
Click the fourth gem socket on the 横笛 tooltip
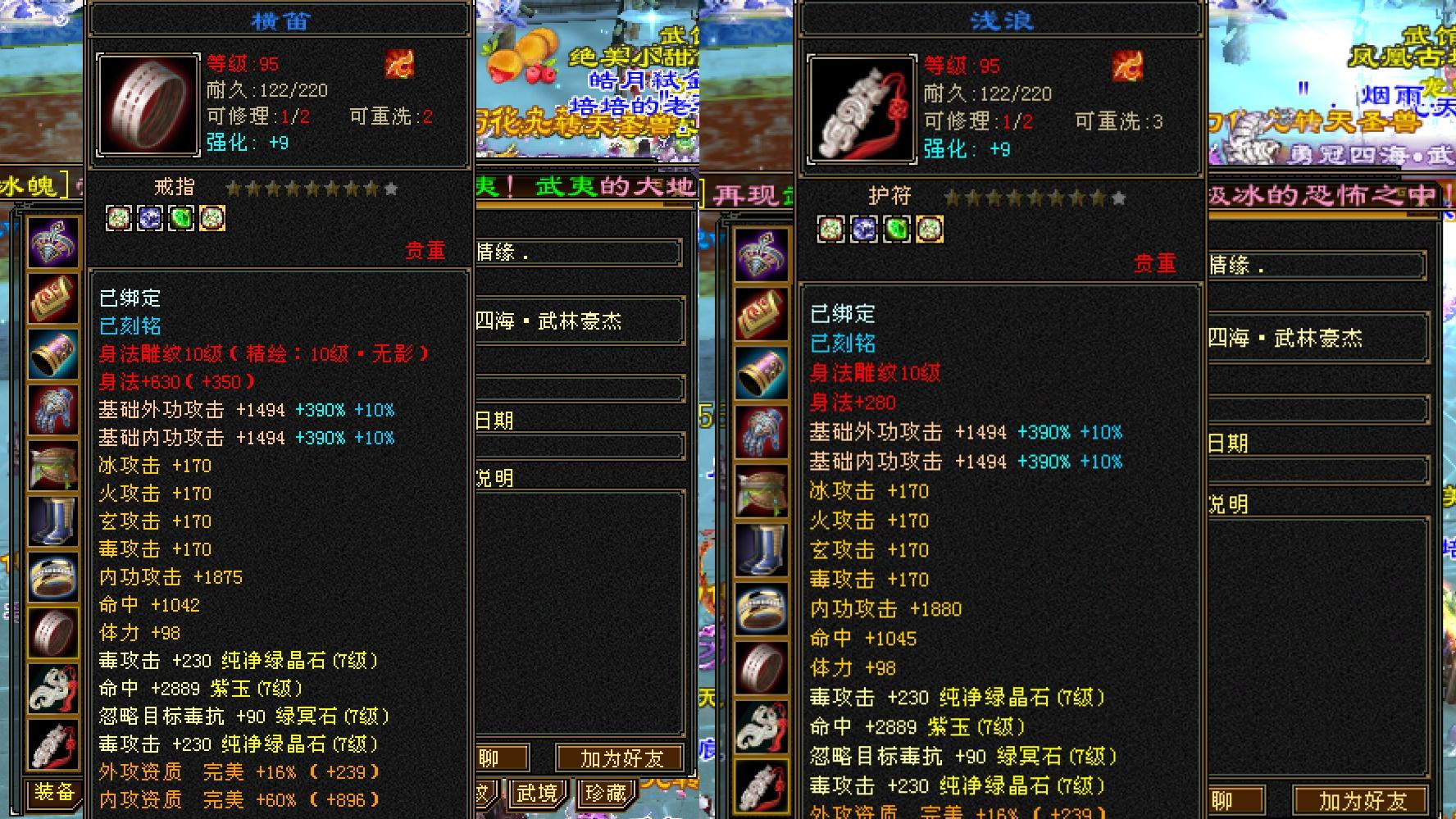212,218
